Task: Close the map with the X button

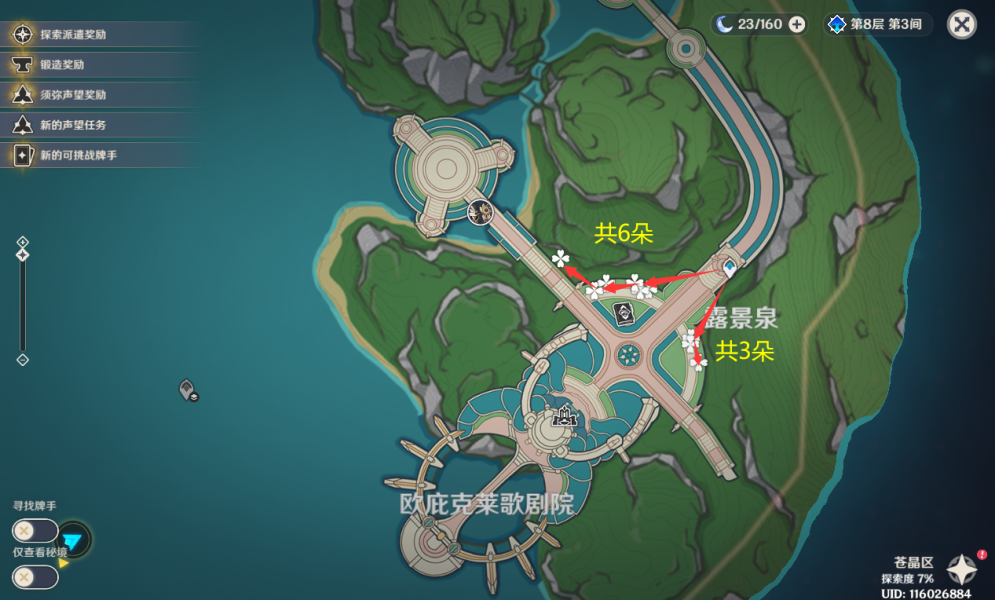Action: point(961,24)
